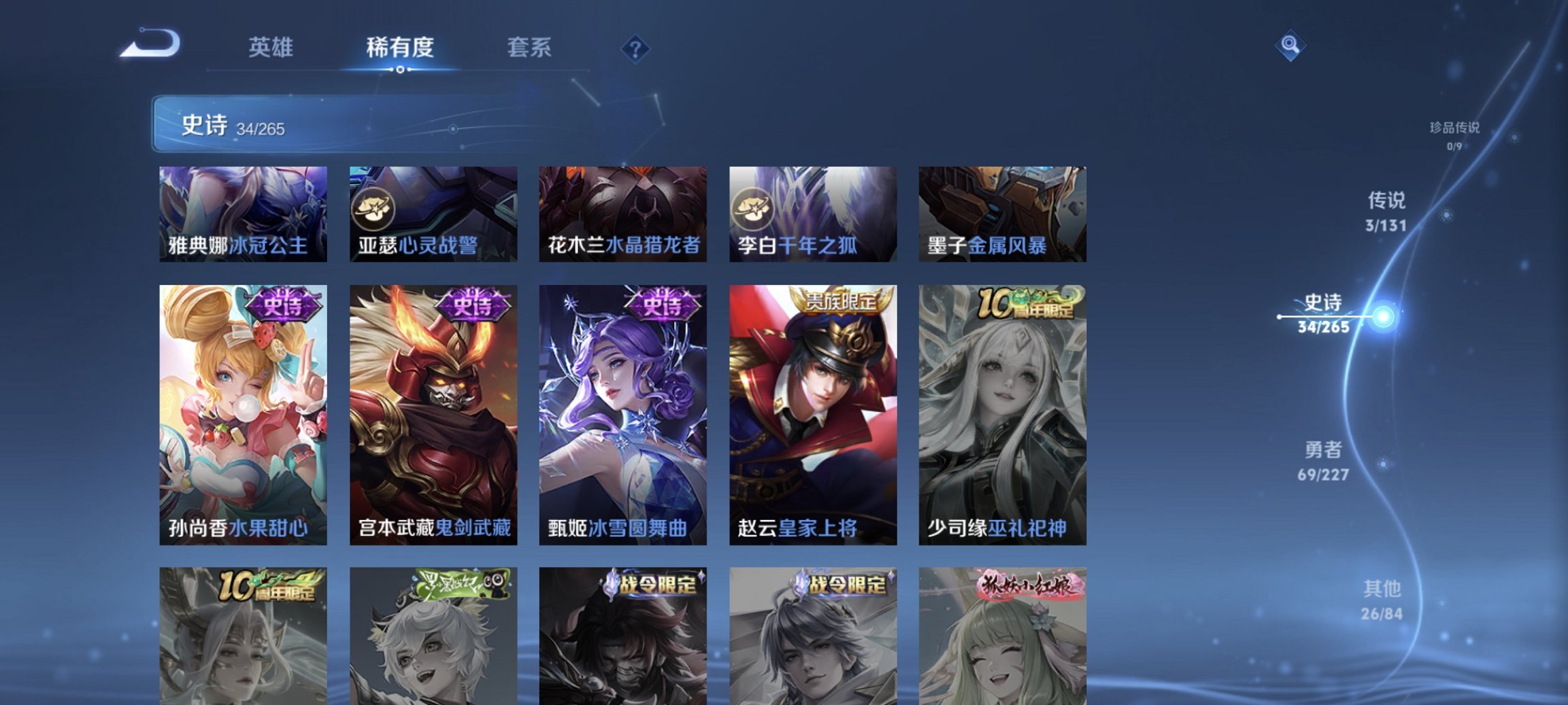Select the 稀有度 tab
This screenshot has height=705, width=1568.
399,48
